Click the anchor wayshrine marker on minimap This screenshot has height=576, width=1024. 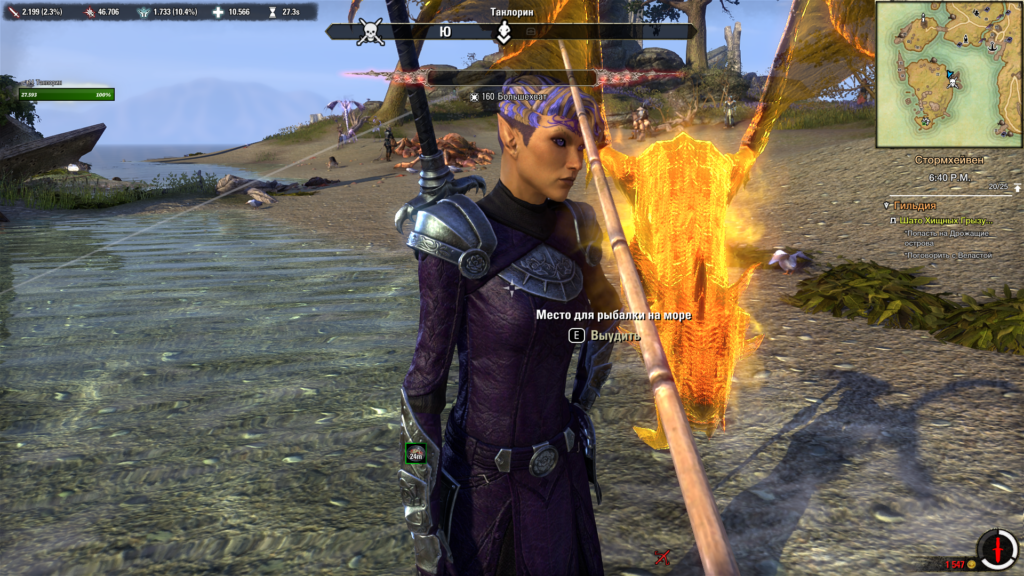click(992, 46)
